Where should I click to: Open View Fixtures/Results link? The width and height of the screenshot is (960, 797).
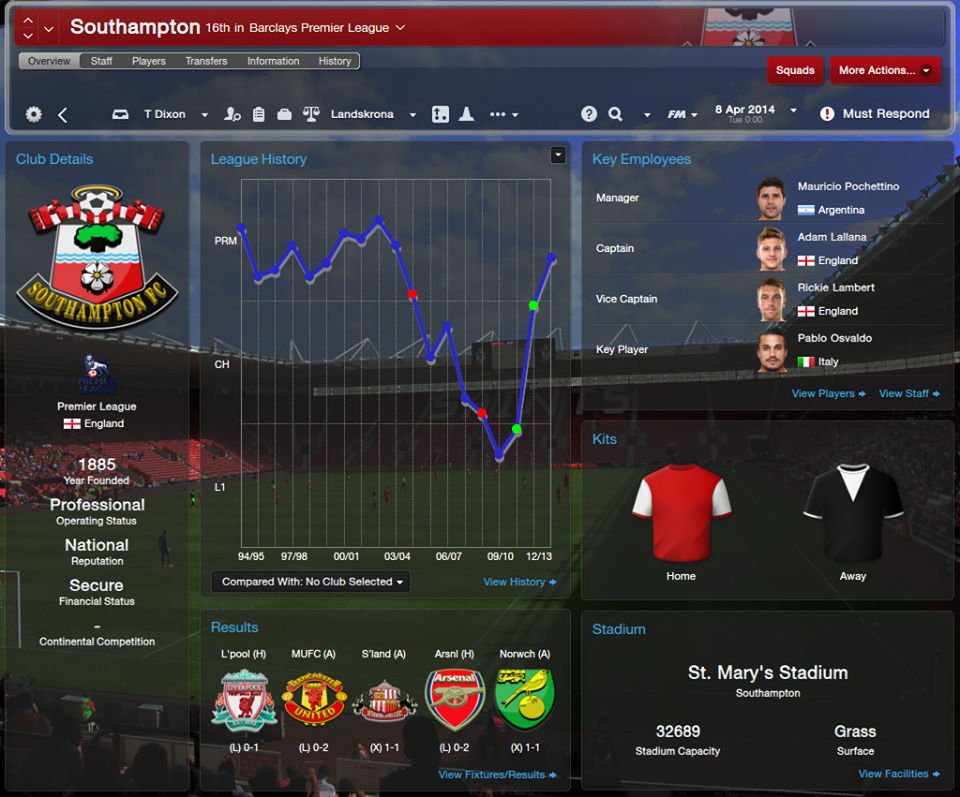(x=496, y=775)
